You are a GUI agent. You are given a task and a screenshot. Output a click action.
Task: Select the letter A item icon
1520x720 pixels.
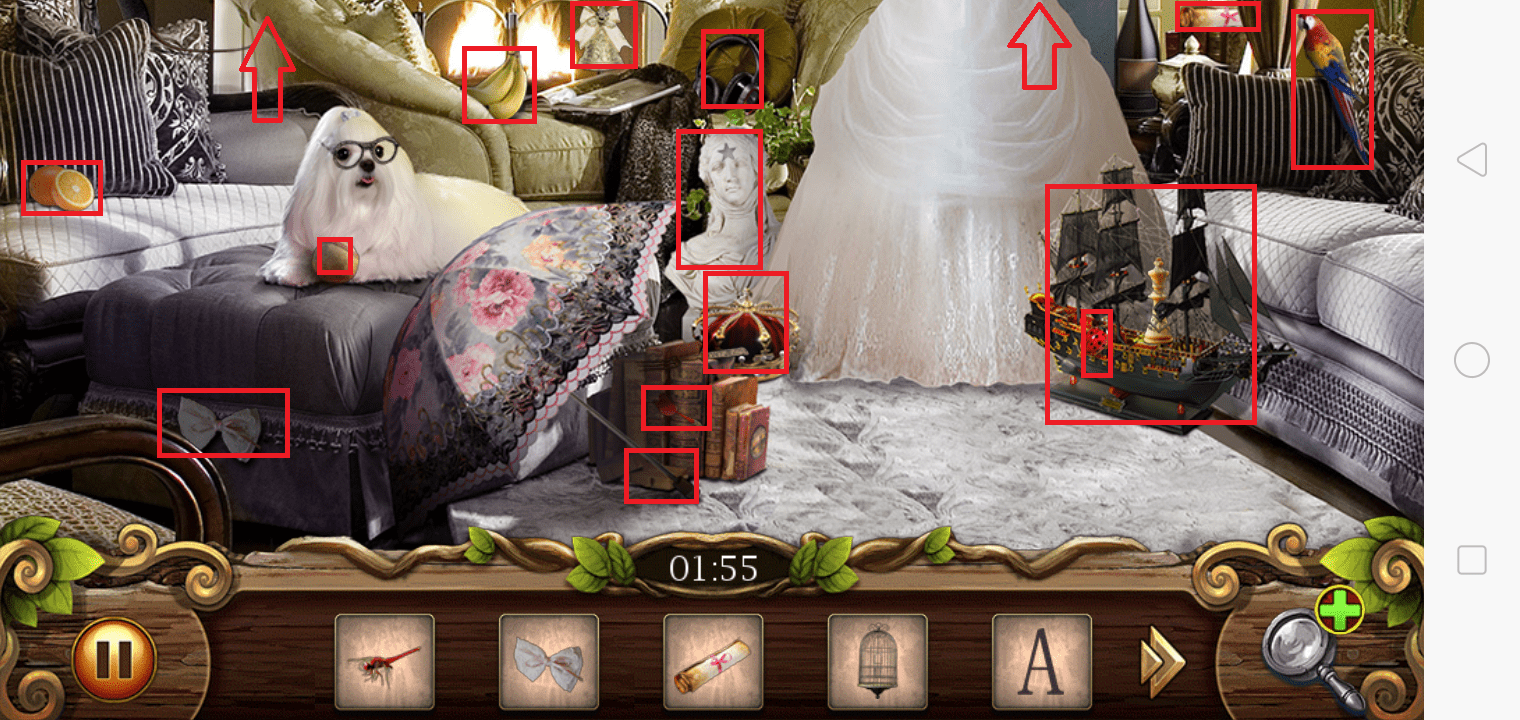[1041, 661]
